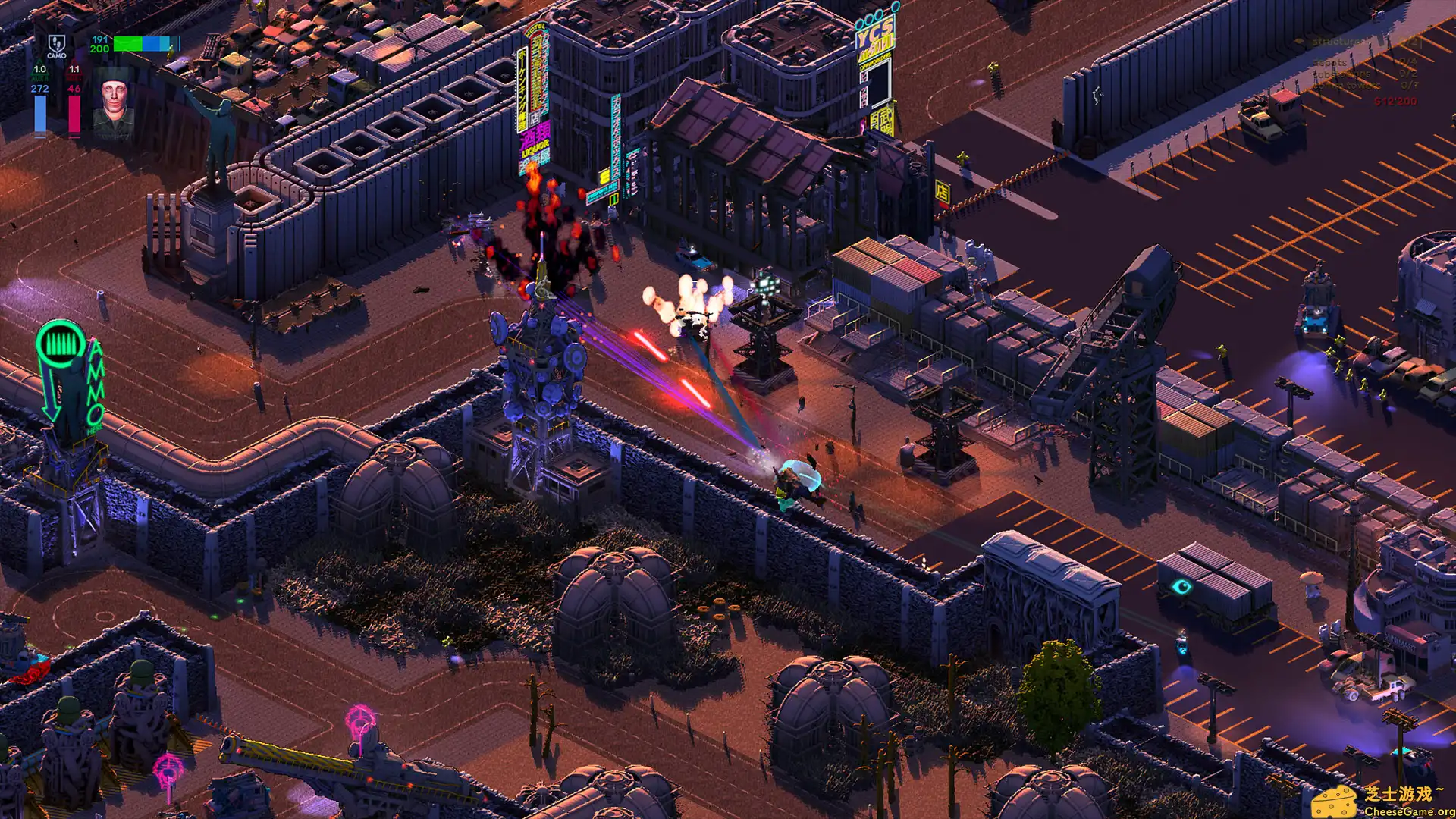Viewport: 1456px width, 819px height.
Task: Select the substations objective row
Action: (x=1363, y=74)
